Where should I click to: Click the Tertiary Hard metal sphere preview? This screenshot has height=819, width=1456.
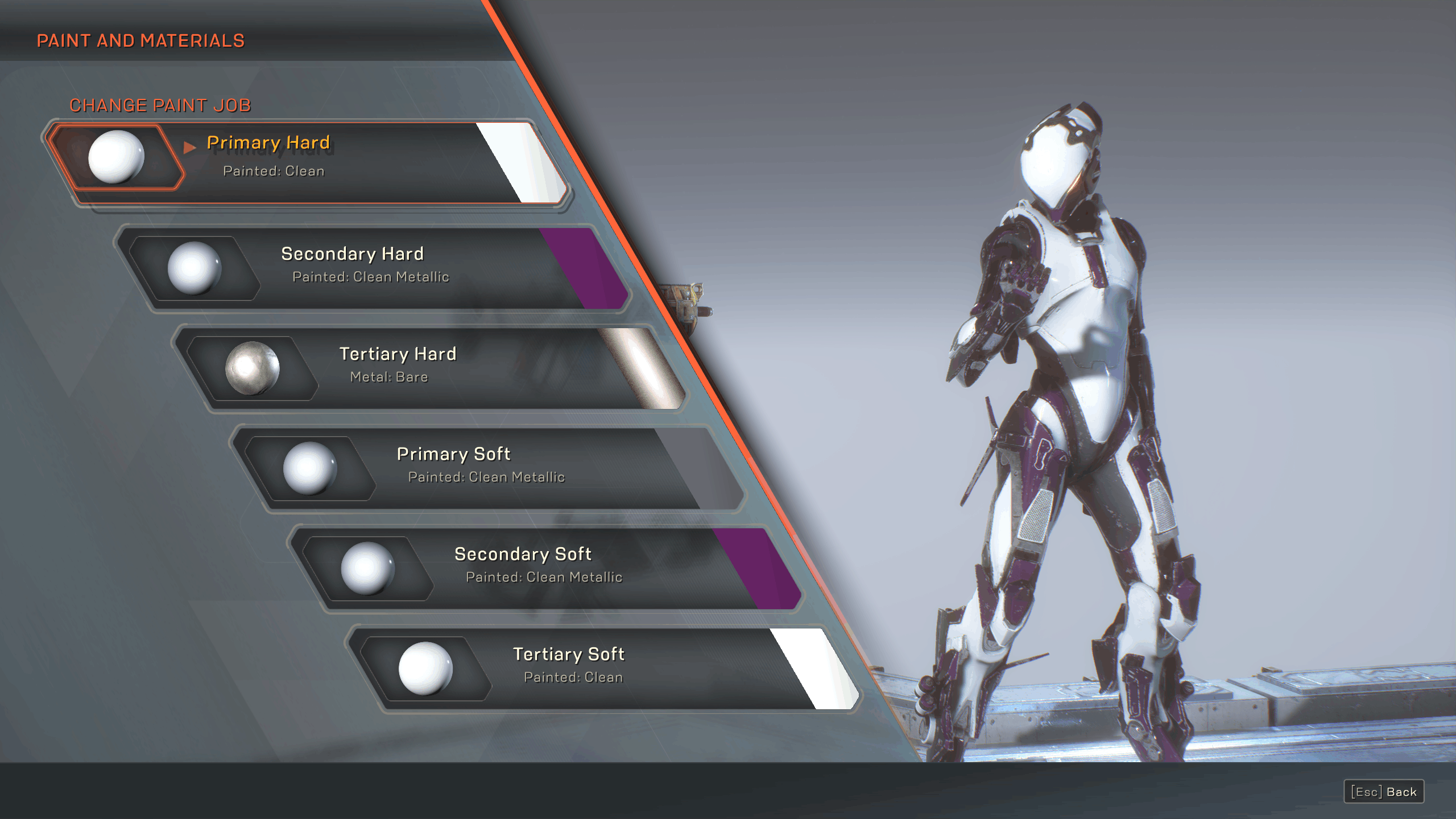(x=253, y=368)
